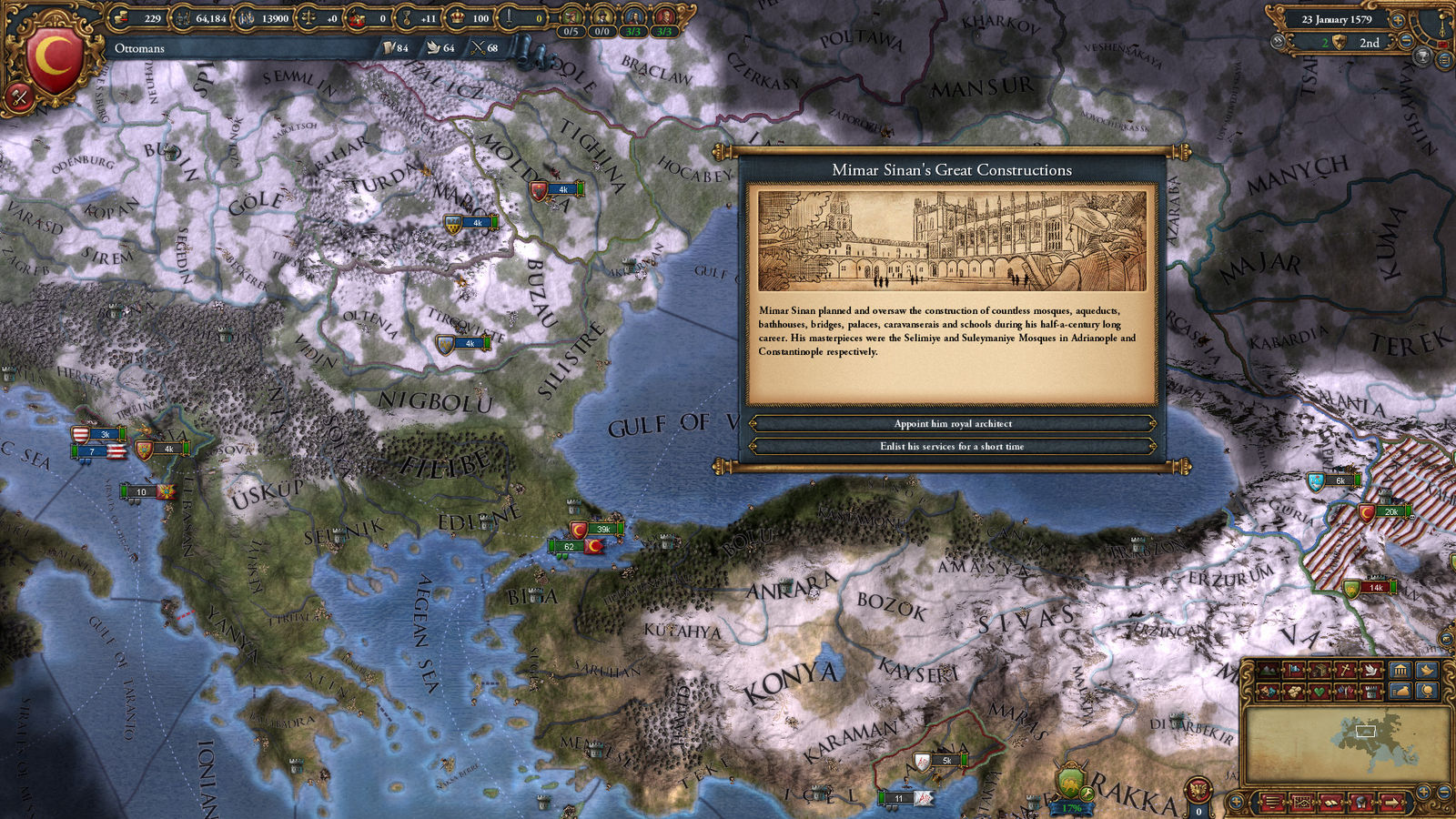Viewport: 1456px width, 819px height.
Task: Switch to the religious cross map mode
Action: click(1345, 672)
